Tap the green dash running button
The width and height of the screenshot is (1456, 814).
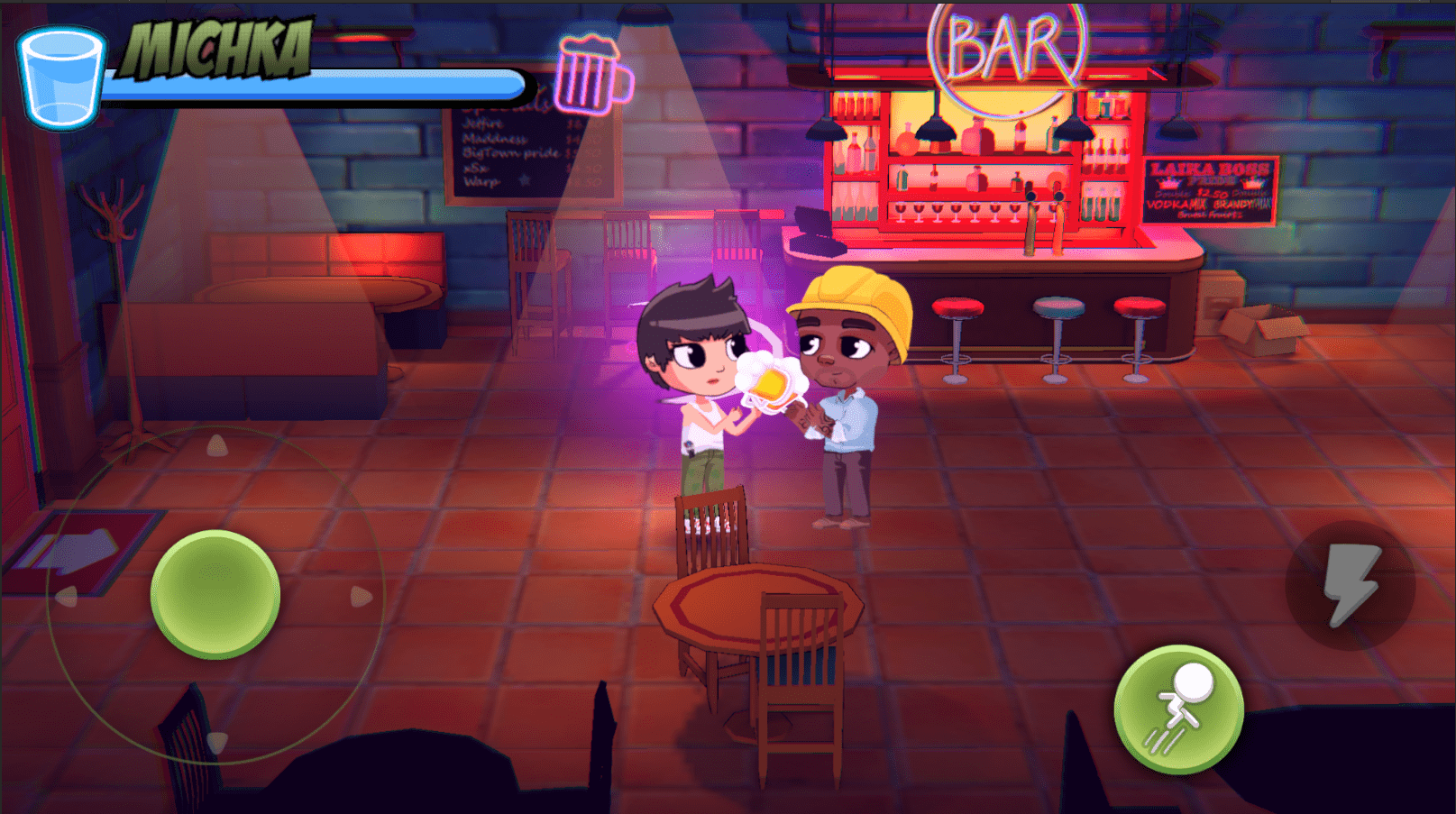coord(1178,709)
